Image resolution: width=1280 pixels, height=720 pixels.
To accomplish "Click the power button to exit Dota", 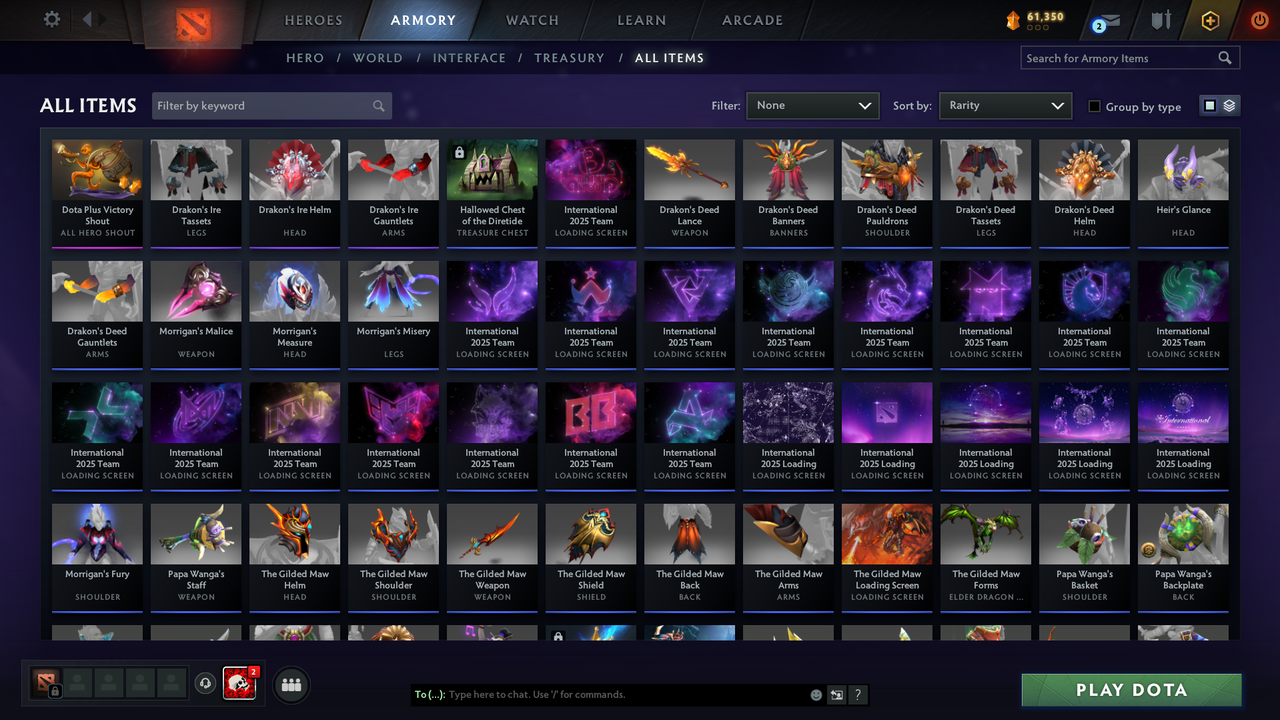I will pos(1259,20).
